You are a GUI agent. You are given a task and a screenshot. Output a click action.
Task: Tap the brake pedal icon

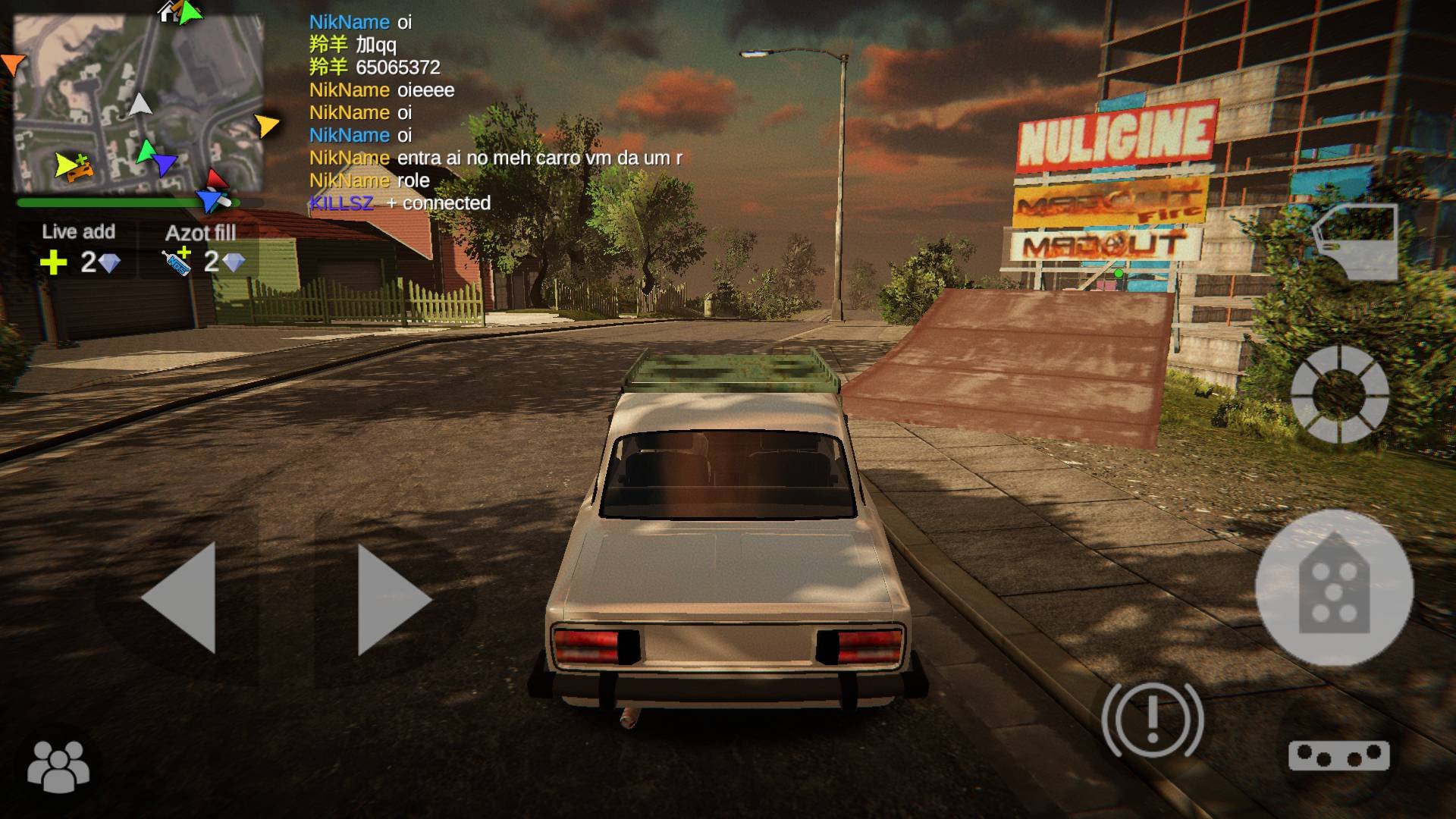(1338, 756)
